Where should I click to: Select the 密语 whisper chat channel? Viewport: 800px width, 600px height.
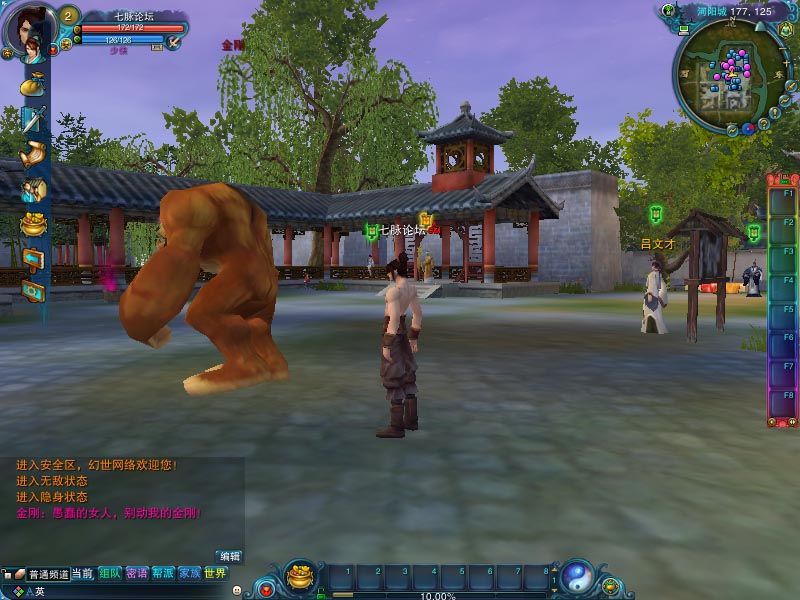(137, 574)
